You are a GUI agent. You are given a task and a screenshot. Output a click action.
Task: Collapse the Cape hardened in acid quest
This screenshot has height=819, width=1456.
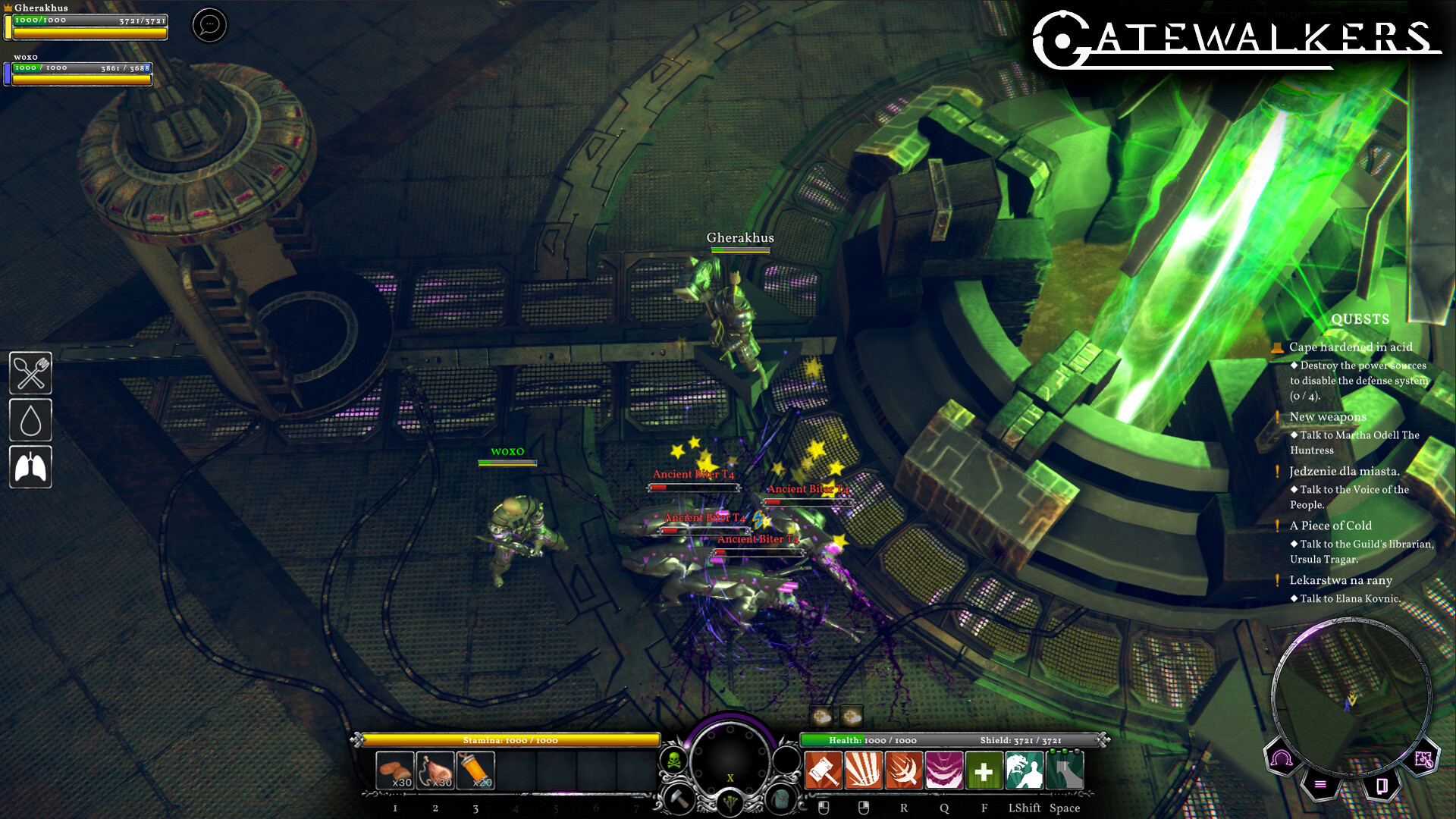point(1350,347)
